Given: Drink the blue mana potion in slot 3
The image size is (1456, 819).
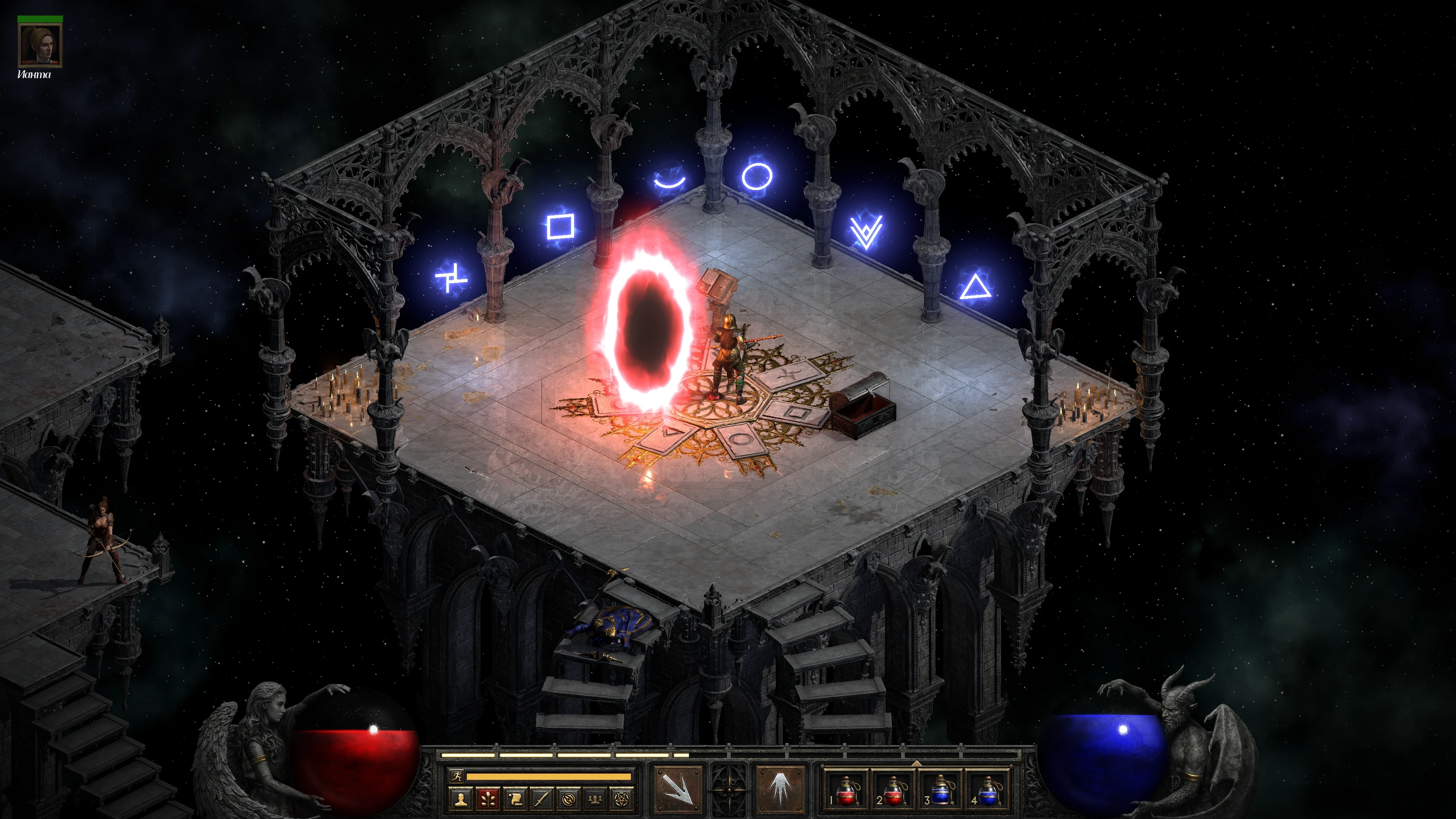Looking at the screenshot, I should point(940,789).
